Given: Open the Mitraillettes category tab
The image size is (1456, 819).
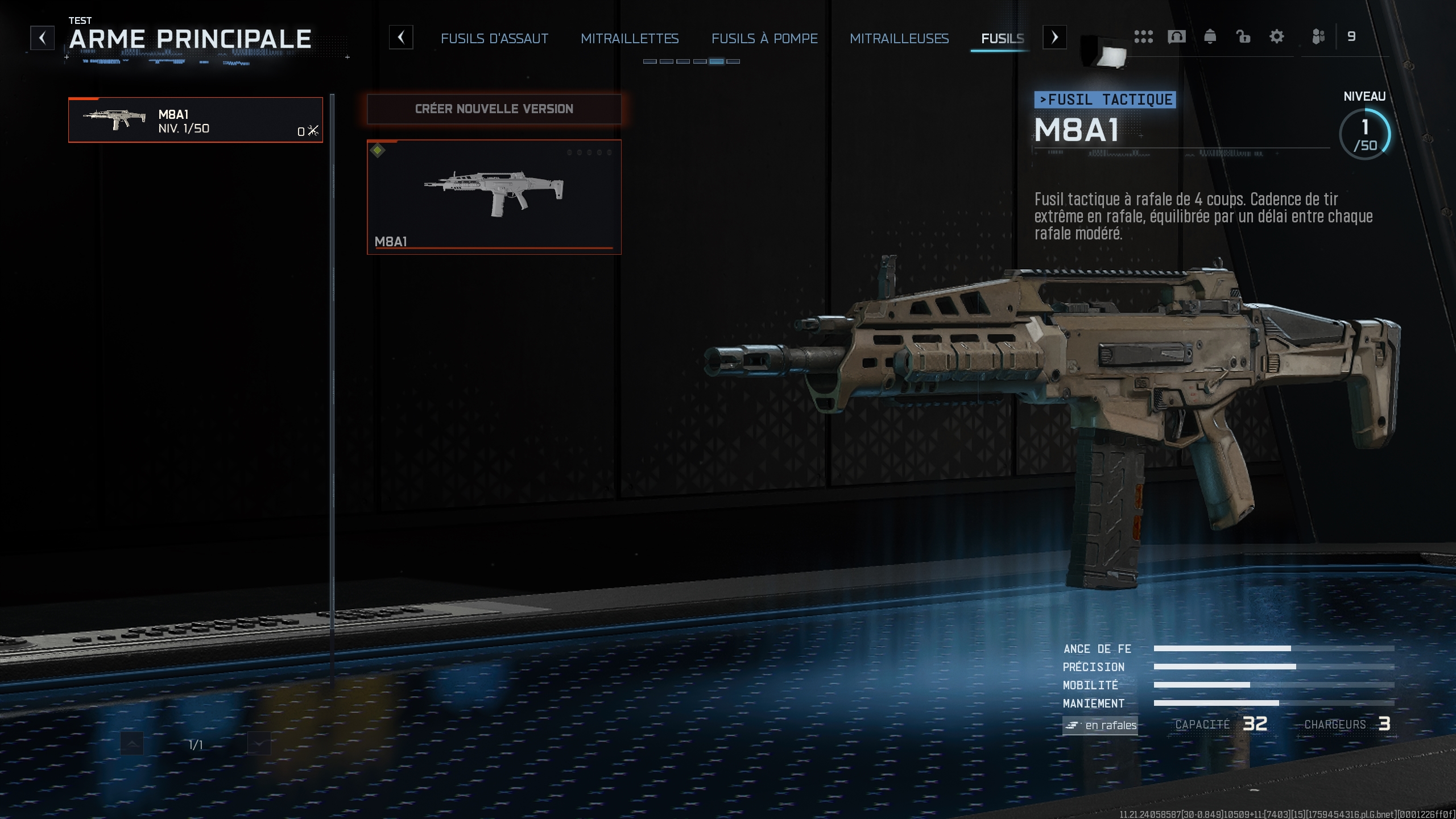Looking at the screenshot, I should (x=630, y=39).
